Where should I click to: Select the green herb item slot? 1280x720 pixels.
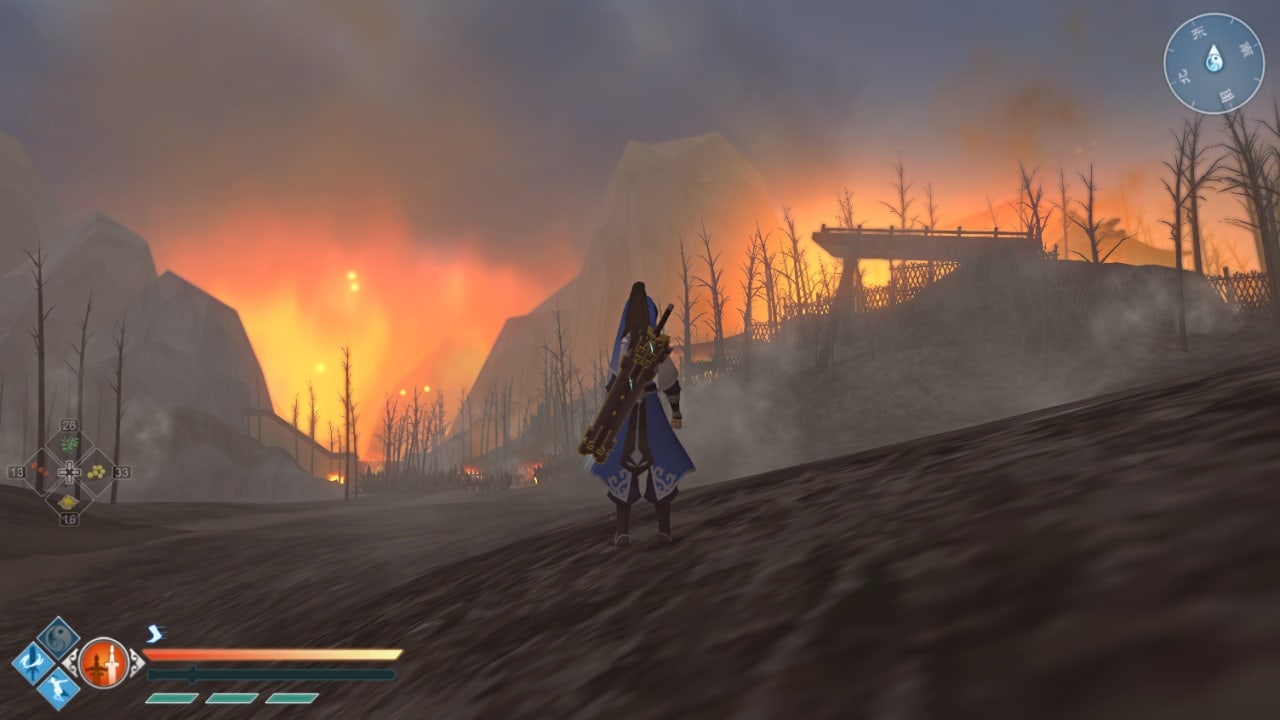69,444
